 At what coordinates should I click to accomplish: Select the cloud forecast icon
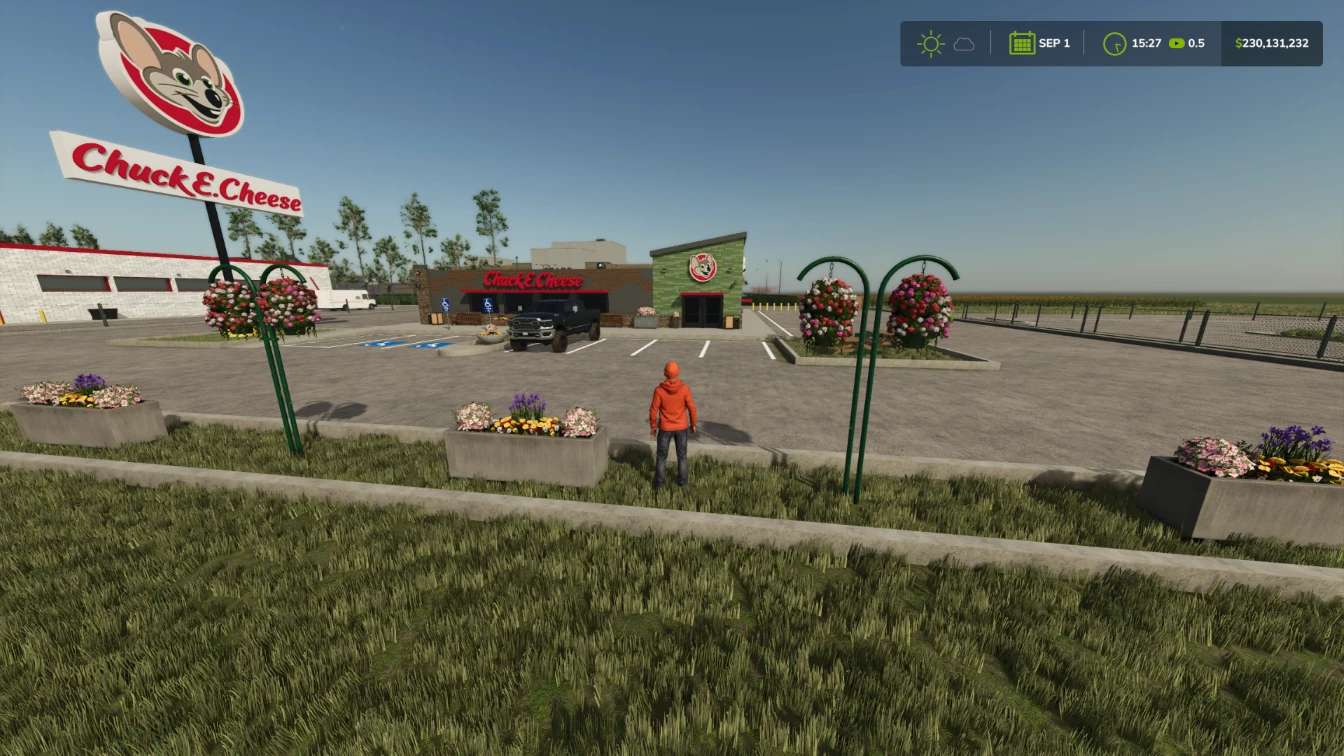963,44
